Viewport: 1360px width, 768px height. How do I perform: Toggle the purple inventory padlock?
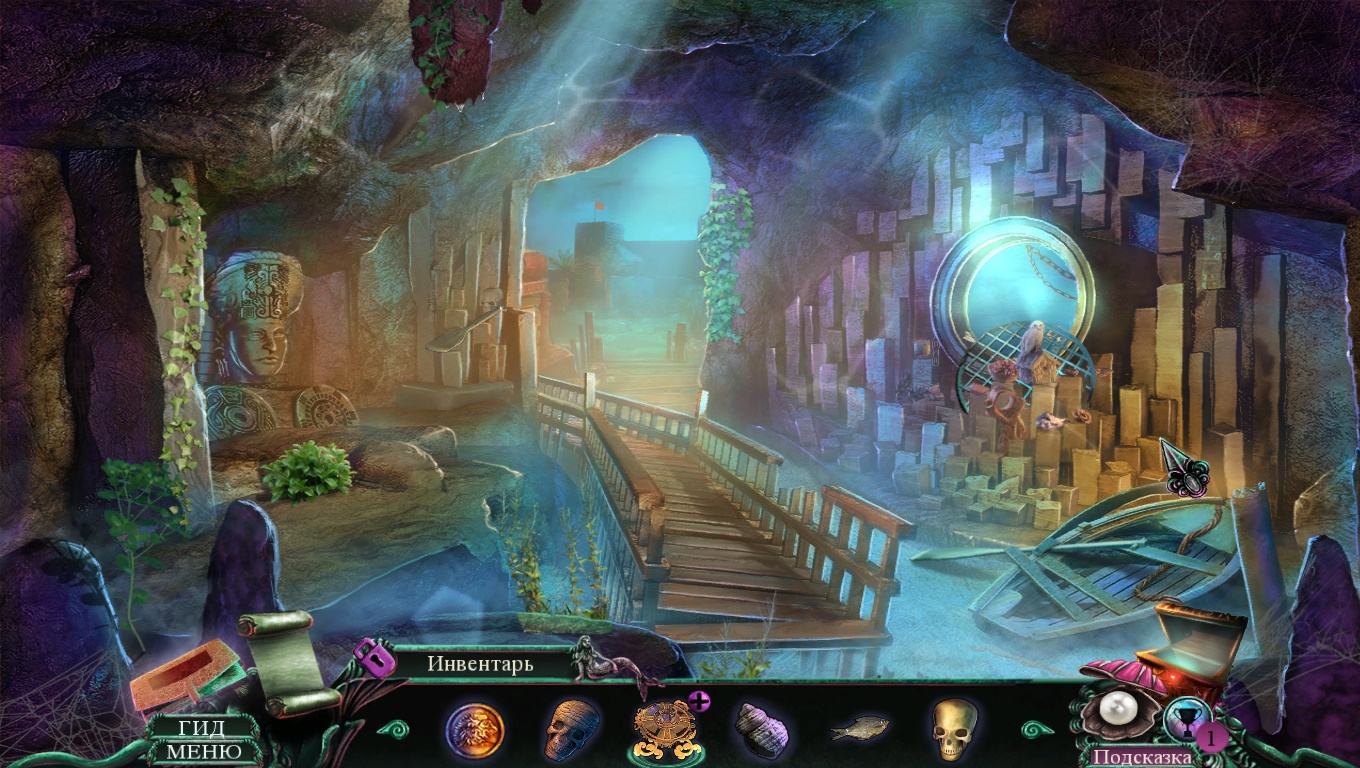click(373, 657)
